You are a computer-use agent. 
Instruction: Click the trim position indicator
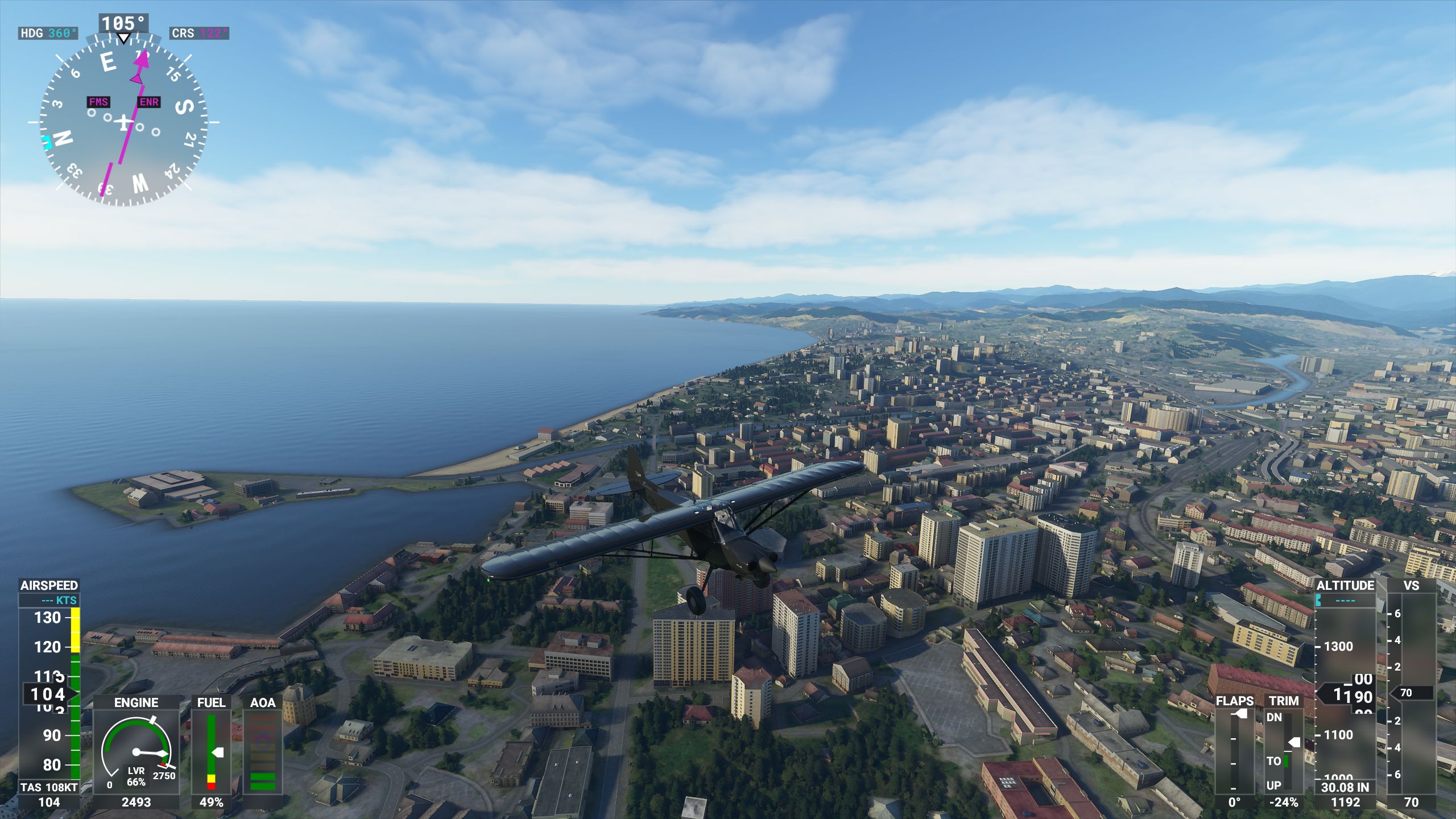tap(1284, 751)
